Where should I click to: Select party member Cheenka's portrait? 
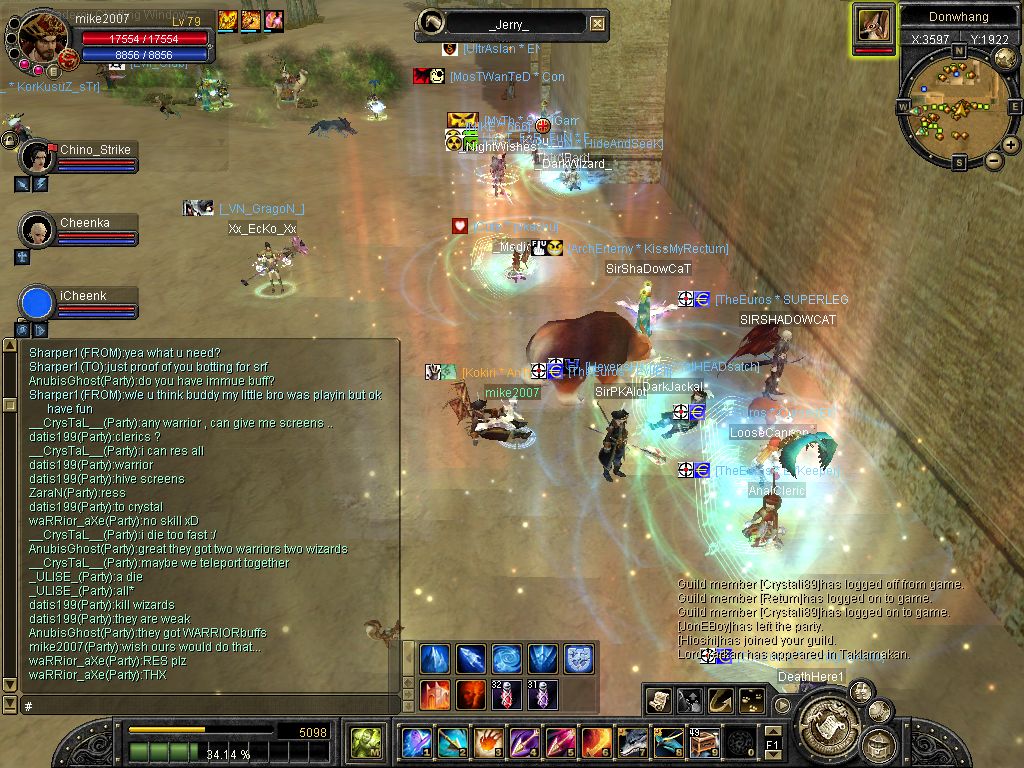click(37, 230)
